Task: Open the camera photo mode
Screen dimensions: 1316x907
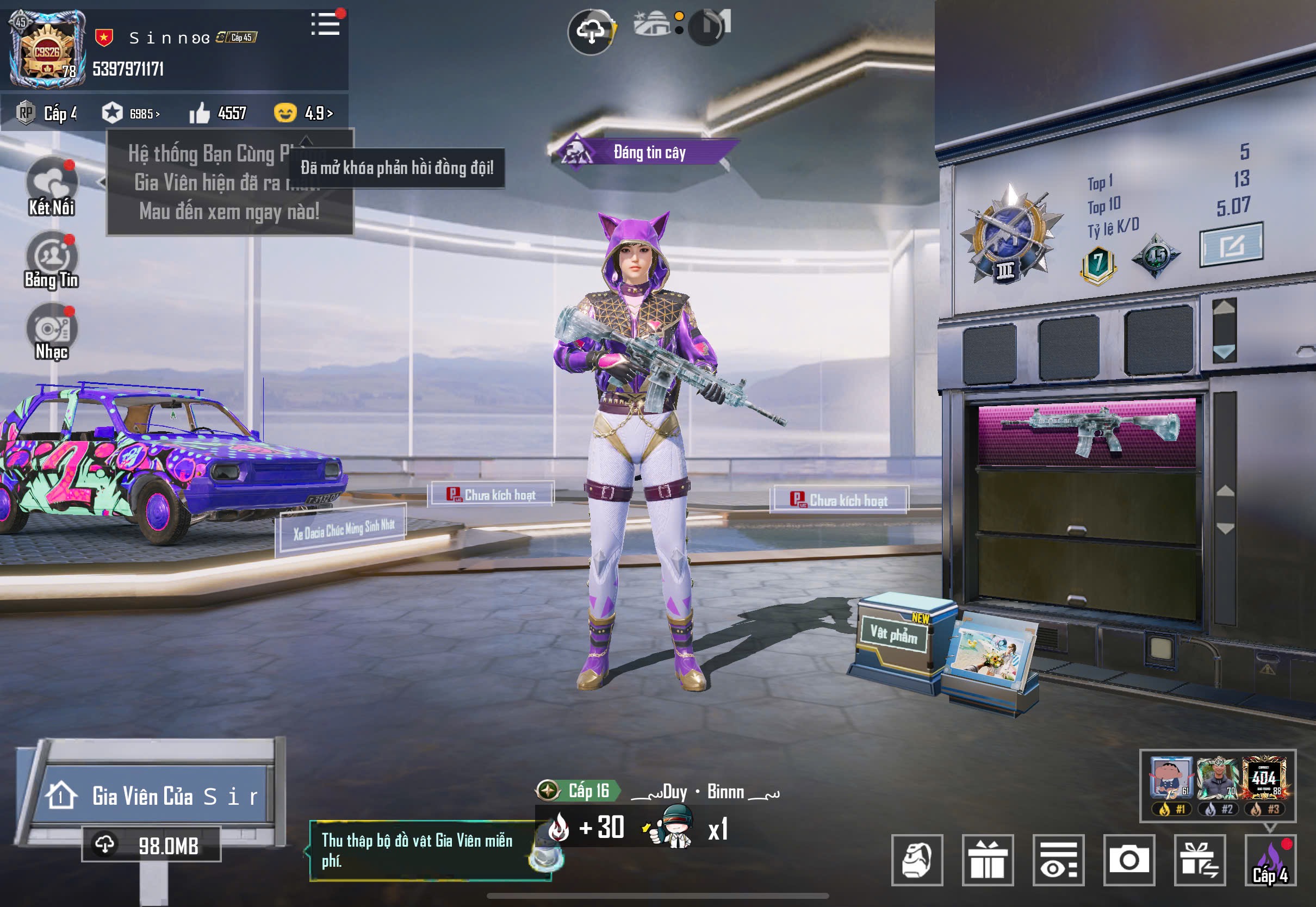Action: click(1129, 860)
